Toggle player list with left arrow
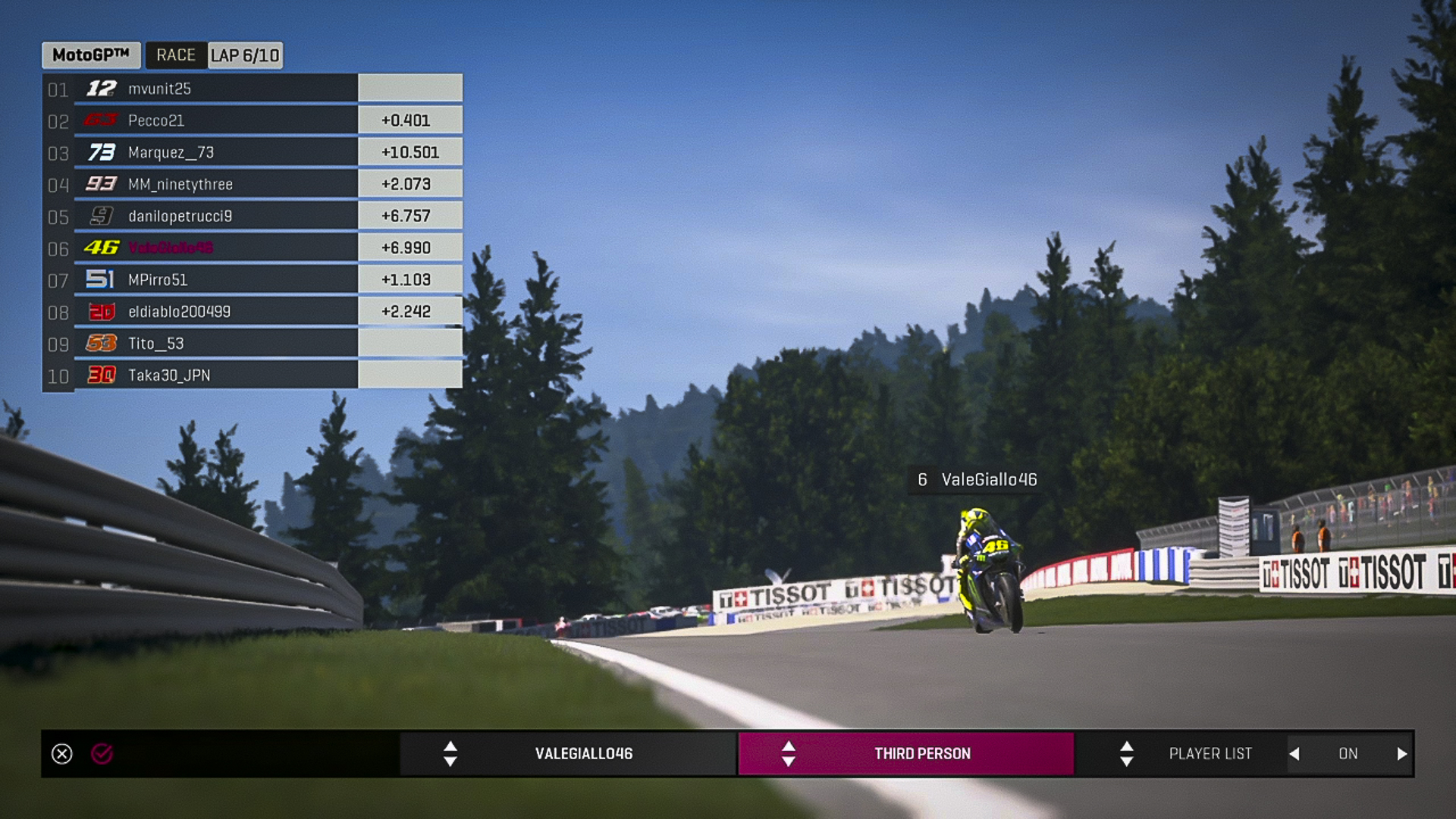This screenshot has width=1456, height=819. (1294, 754)
